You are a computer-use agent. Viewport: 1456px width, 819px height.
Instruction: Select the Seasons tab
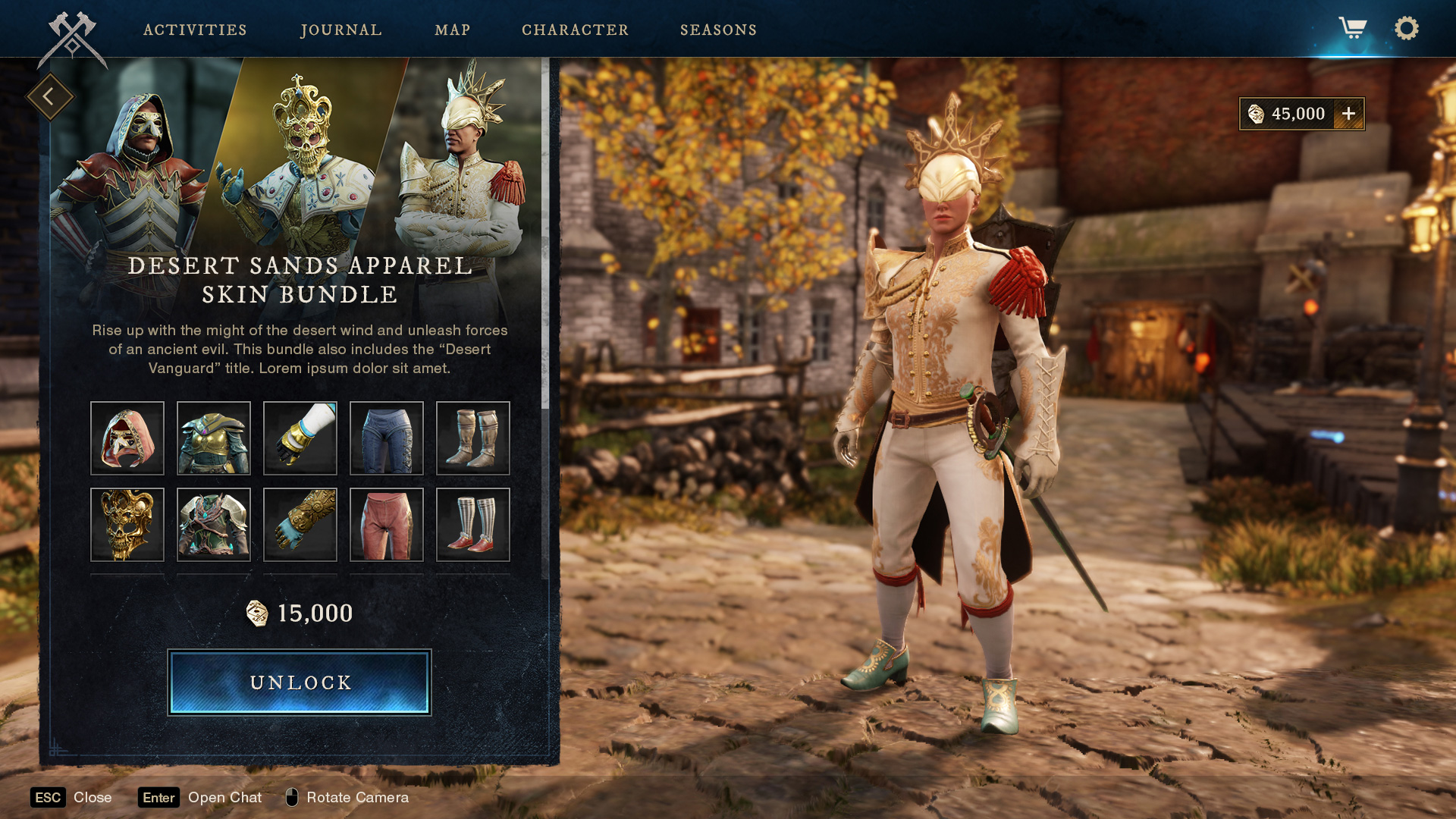tap(718, 30)
